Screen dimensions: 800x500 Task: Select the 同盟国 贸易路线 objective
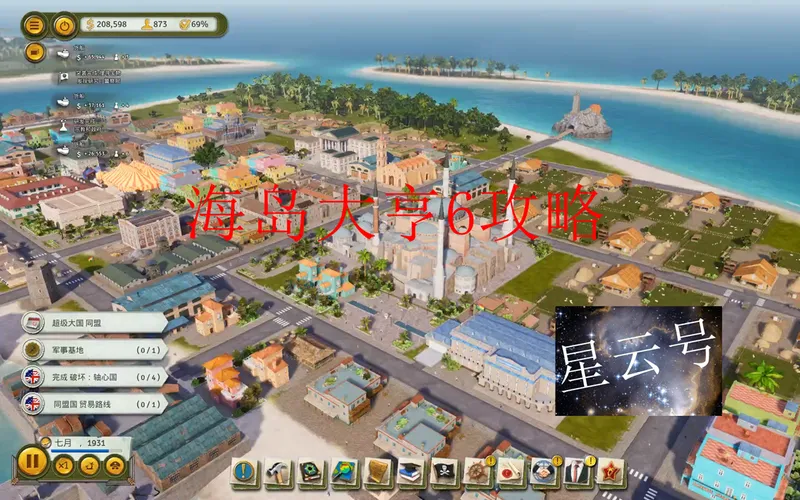(x=90, y=404)
